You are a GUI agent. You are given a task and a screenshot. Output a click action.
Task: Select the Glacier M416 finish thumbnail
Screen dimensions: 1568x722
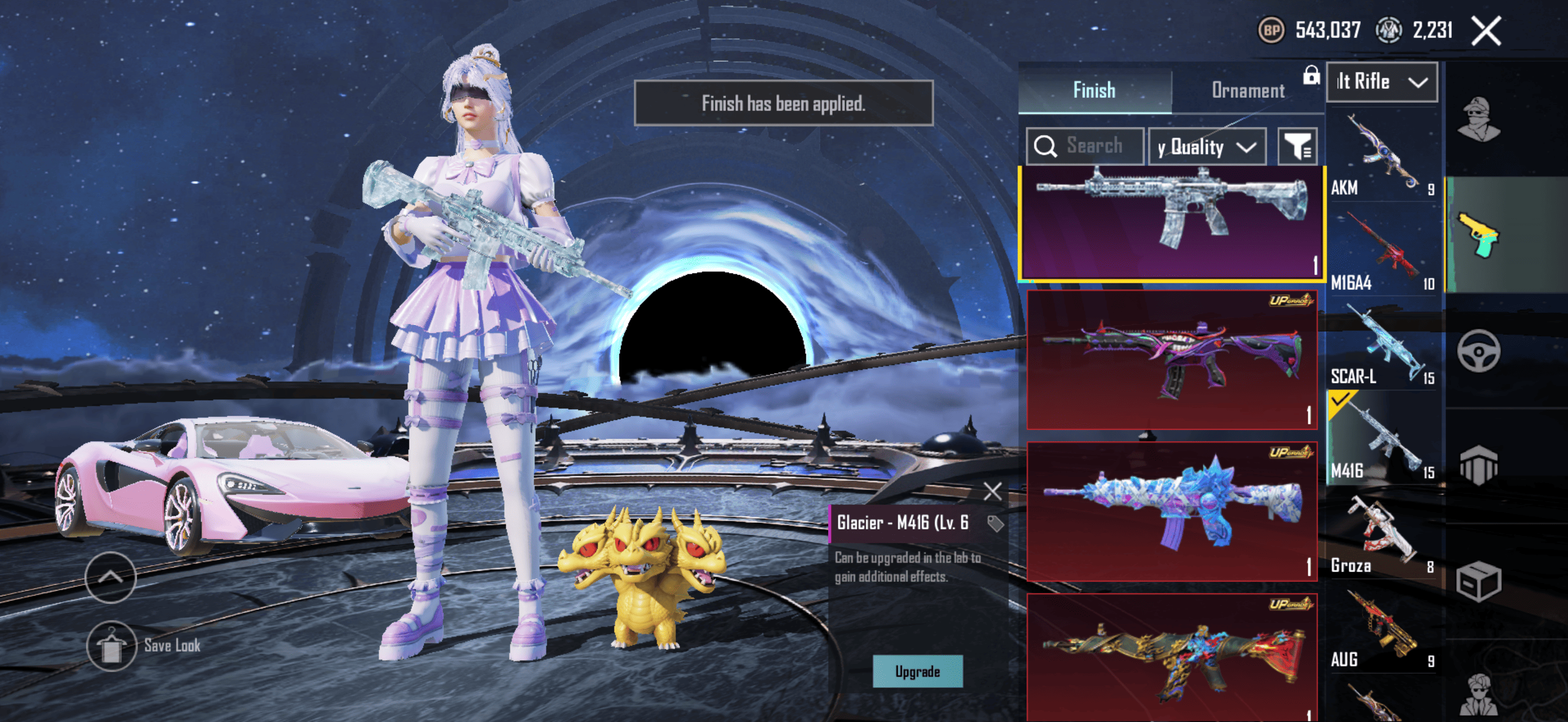point(1171,222)
